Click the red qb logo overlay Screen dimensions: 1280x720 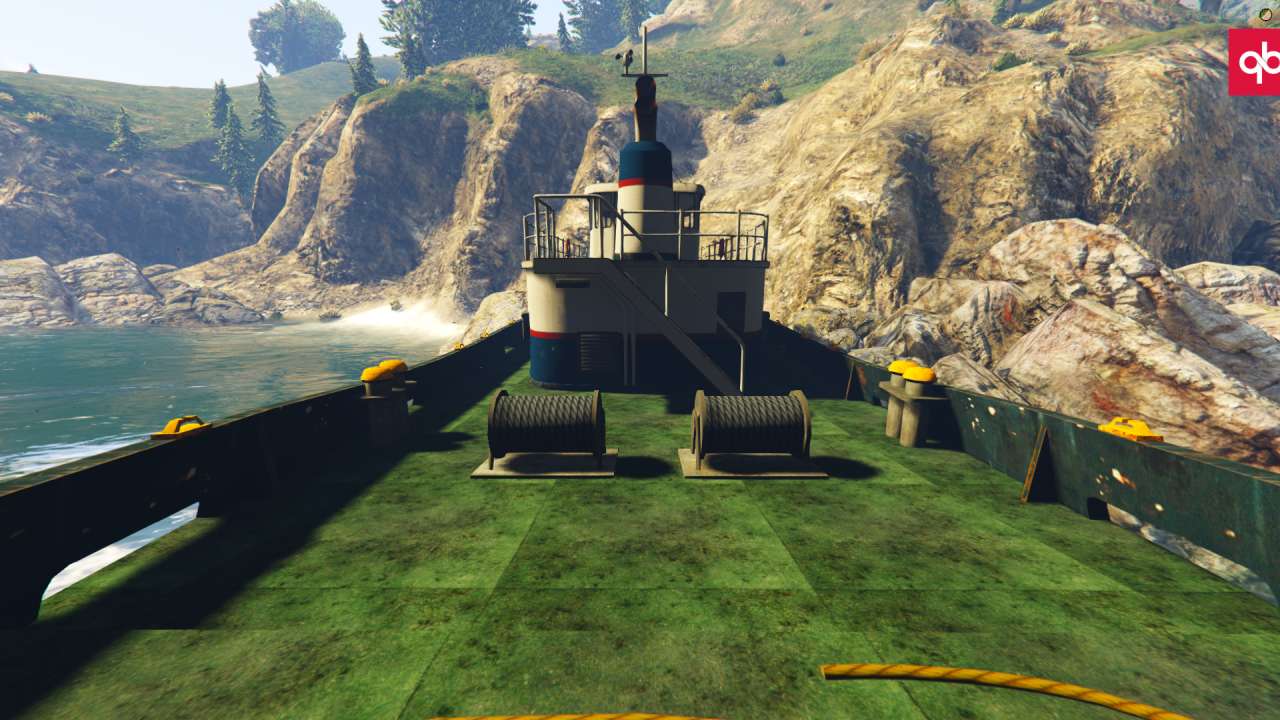click(1255, 62)
